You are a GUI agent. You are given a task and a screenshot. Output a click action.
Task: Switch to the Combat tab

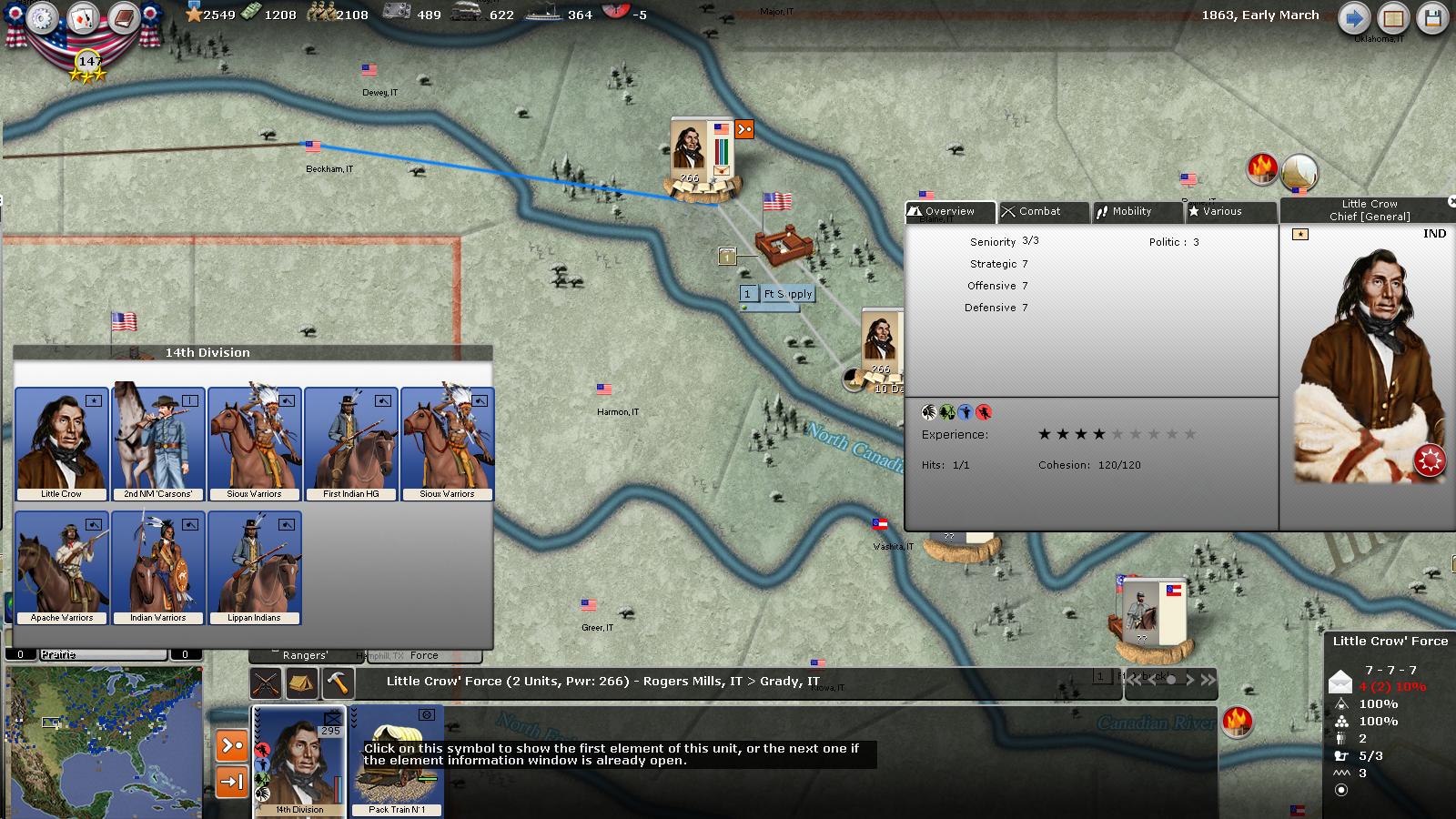click(1043, 211)
